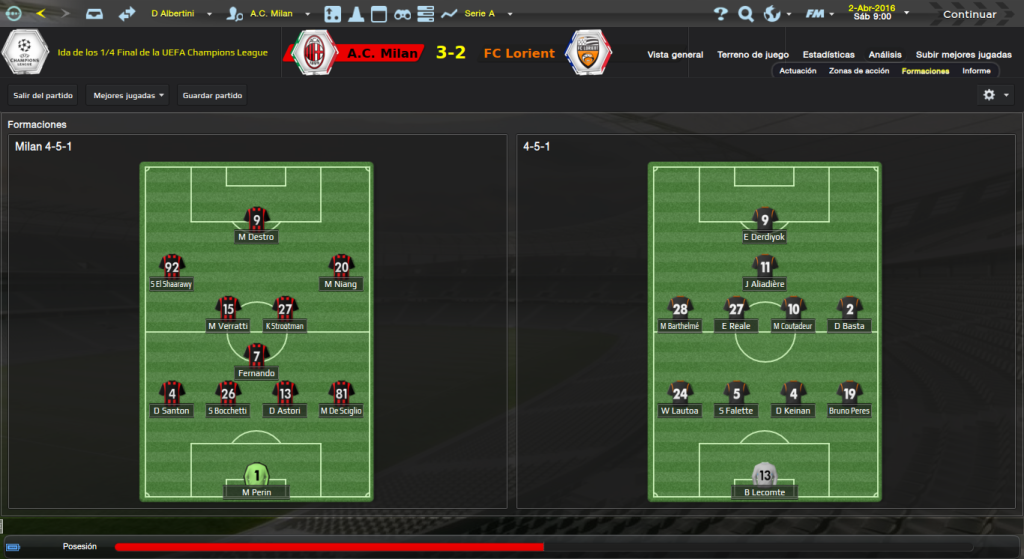
Task: View the Informe sub-tab
Action: 976,71
